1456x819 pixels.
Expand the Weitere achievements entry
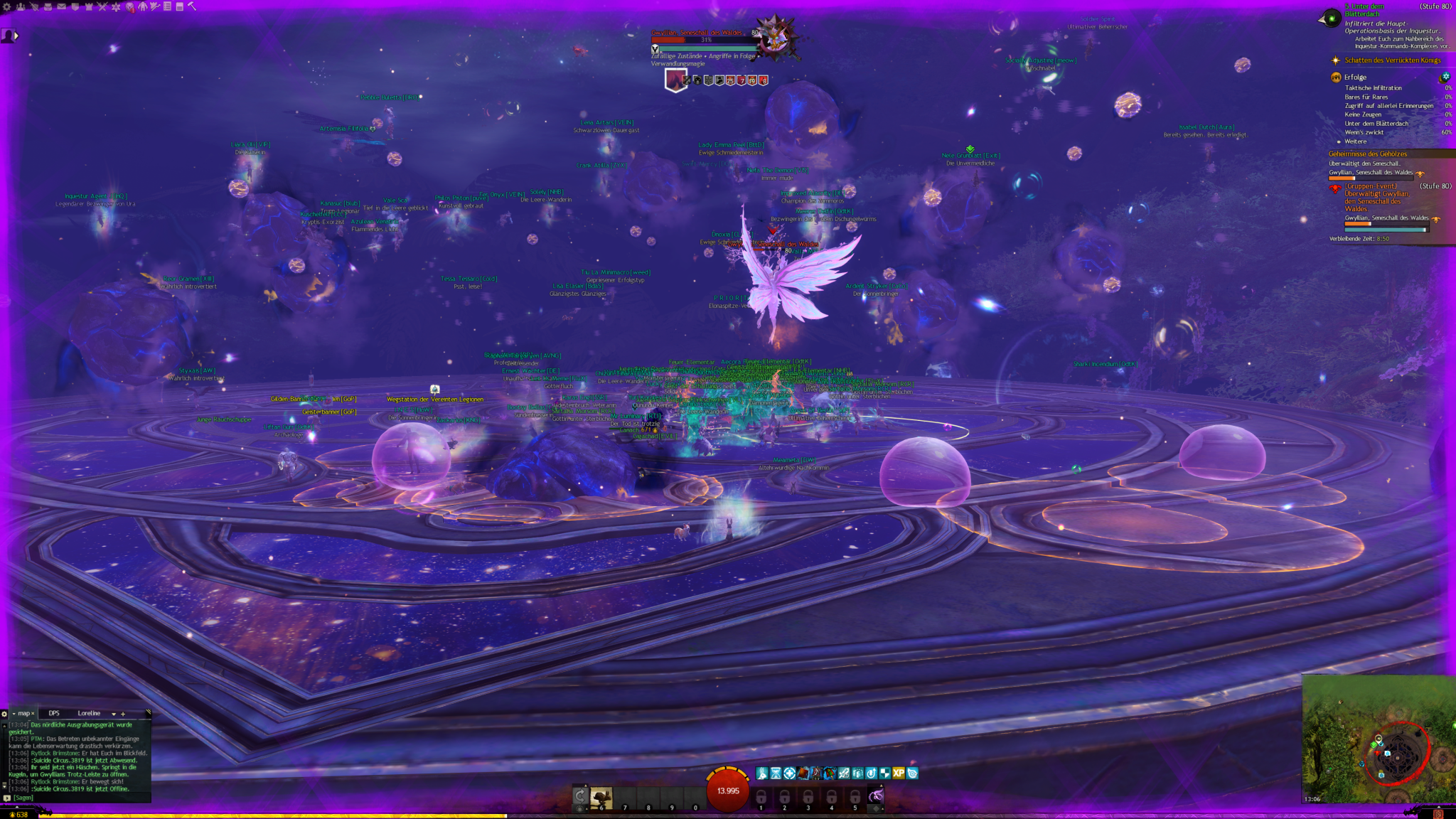[1355, 141]
